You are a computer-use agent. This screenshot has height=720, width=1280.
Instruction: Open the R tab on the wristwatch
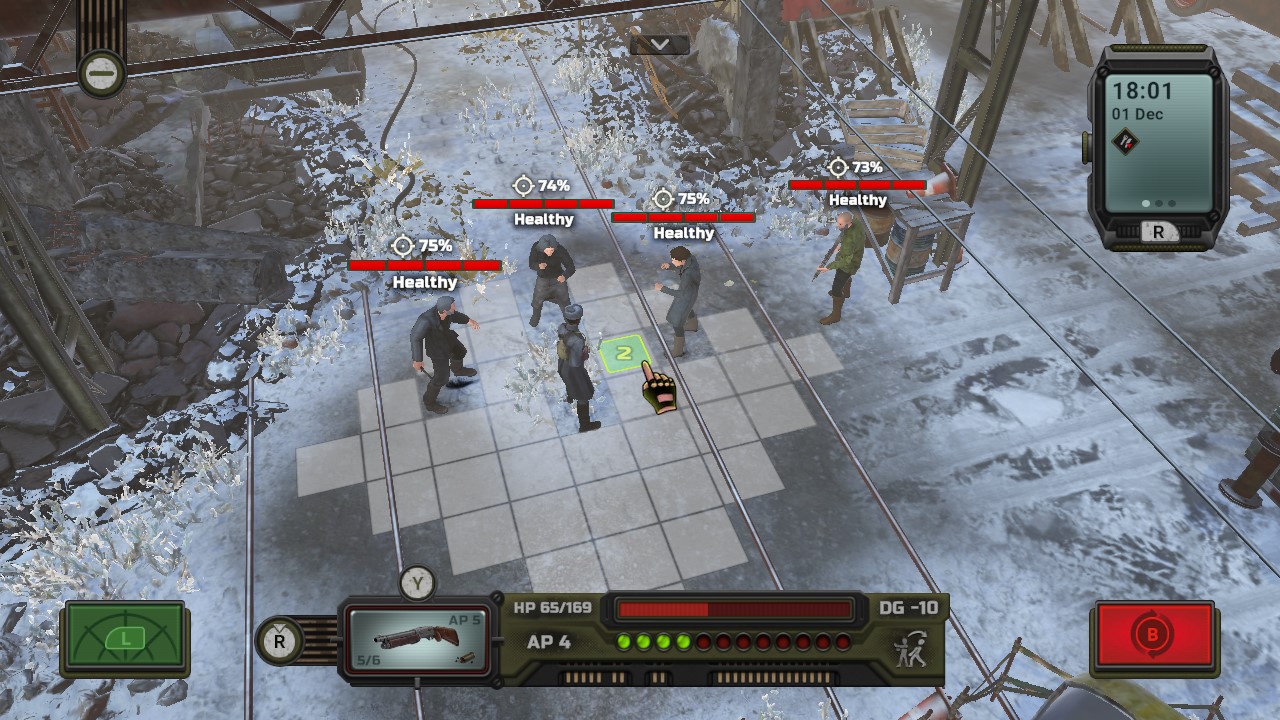tap(1159, 229)
